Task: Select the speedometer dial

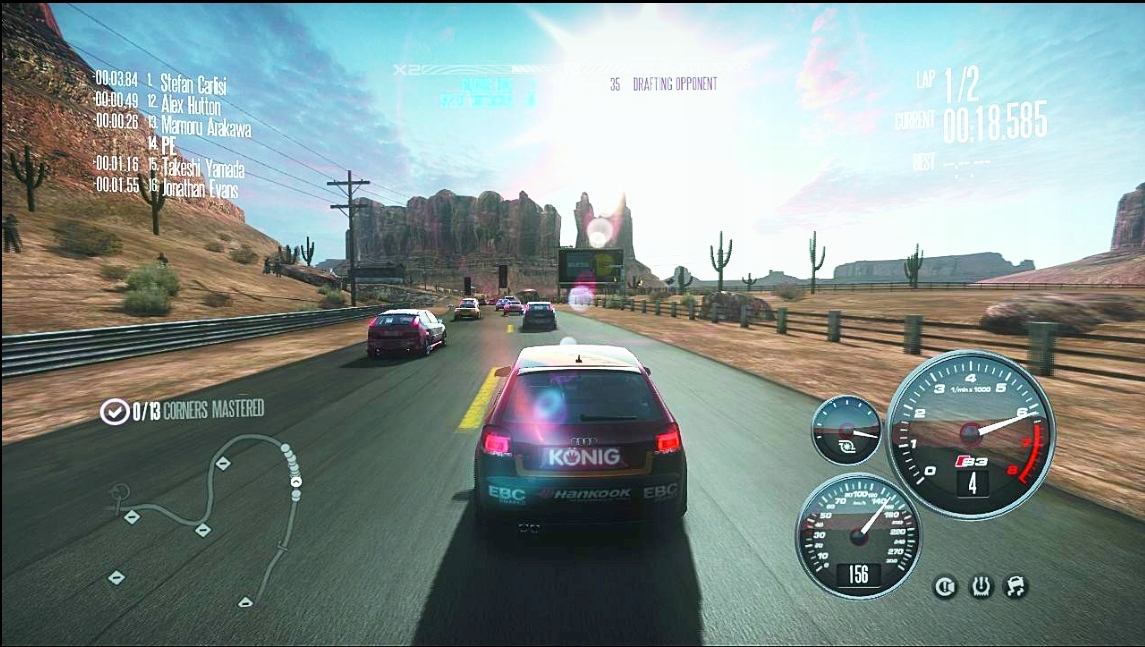Action: (858, 535)
